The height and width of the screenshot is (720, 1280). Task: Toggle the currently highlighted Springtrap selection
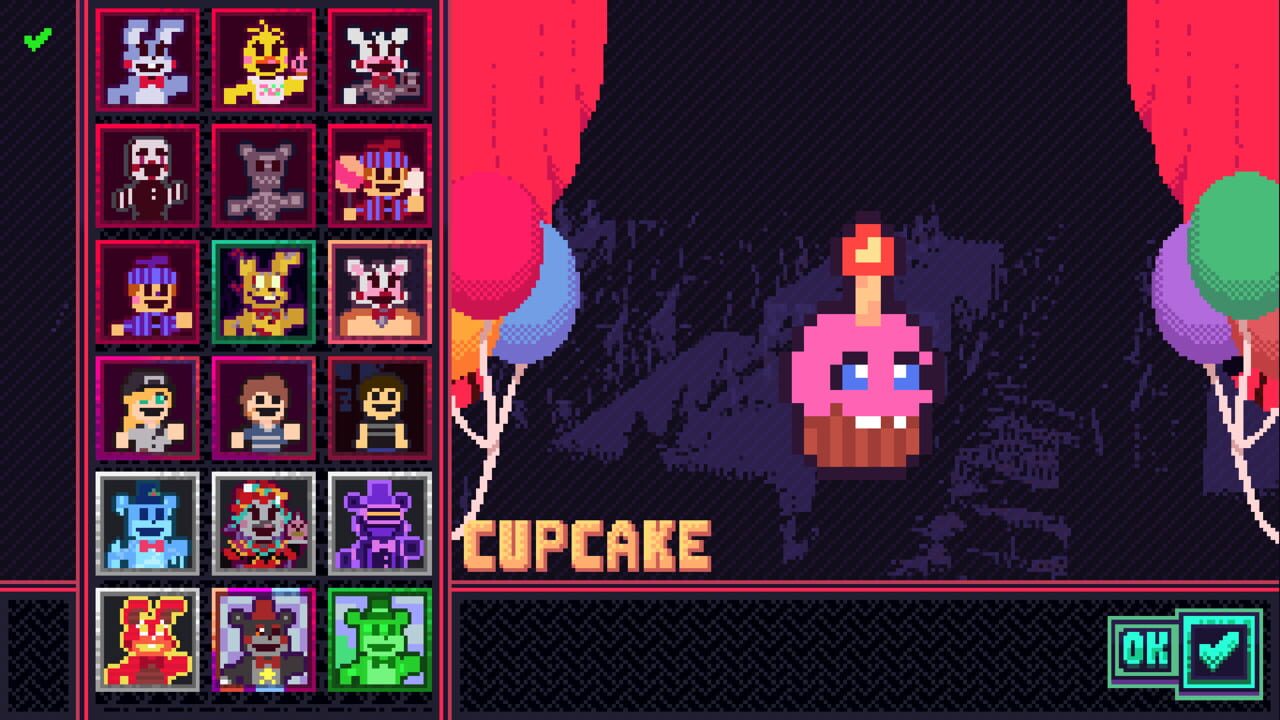tap(263, 294)
